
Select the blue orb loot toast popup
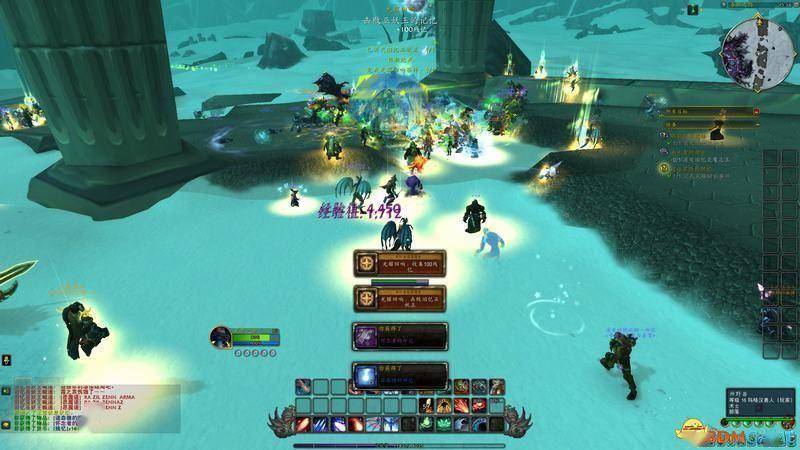(x=400, y=374)
